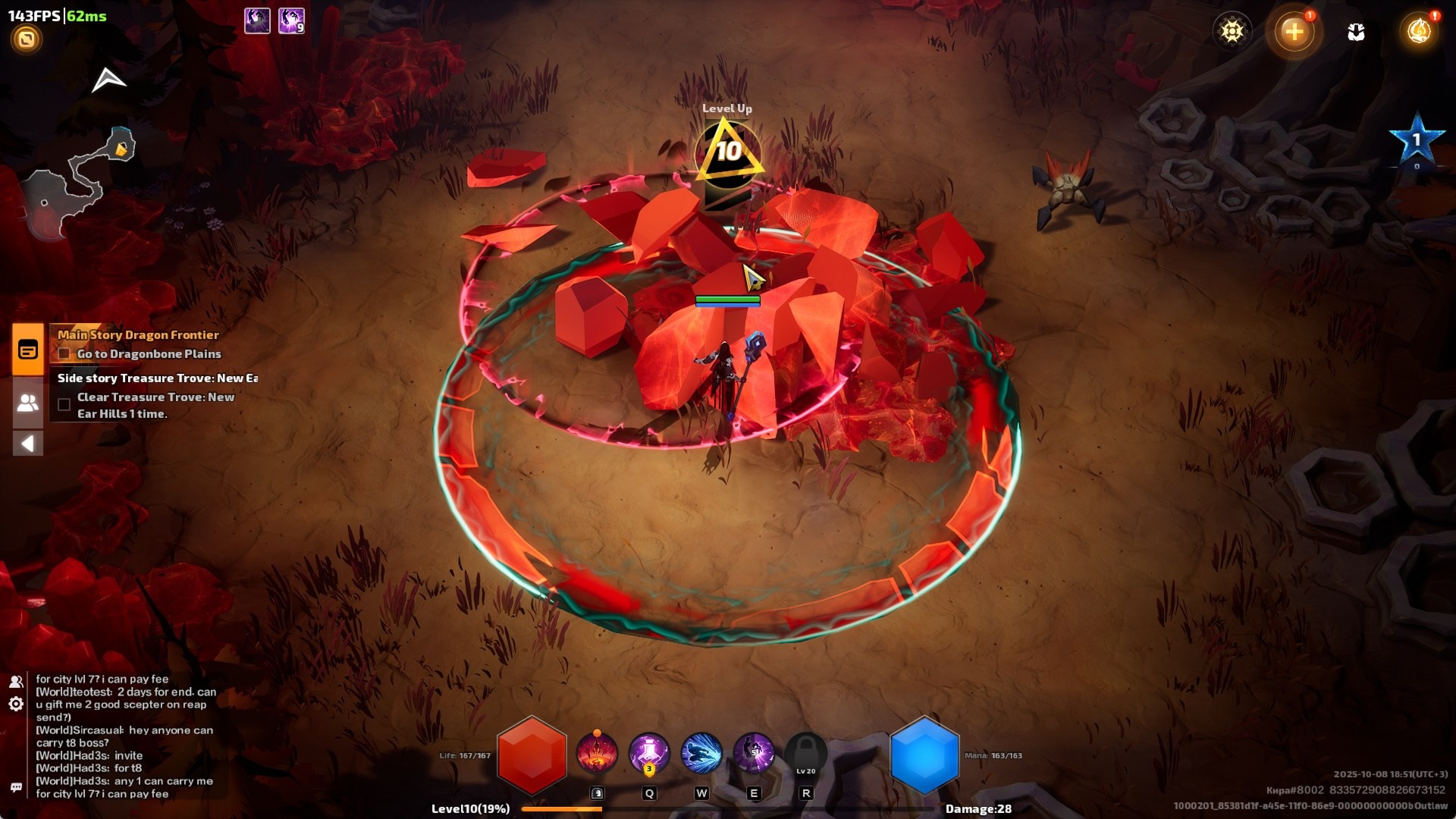Image resolution: width=1456 pixels, height=819 pixels.
Task: Select the buff icon showing 9 stacks
Action: [291, 20]
